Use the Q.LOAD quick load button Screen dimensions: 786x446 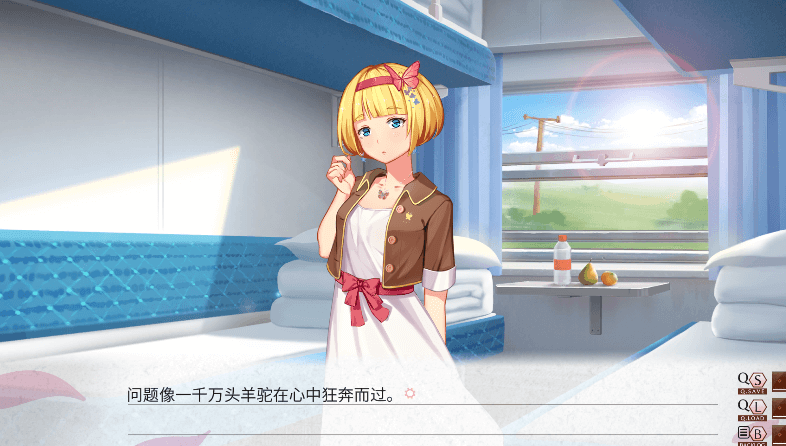(x=751, y=408)
